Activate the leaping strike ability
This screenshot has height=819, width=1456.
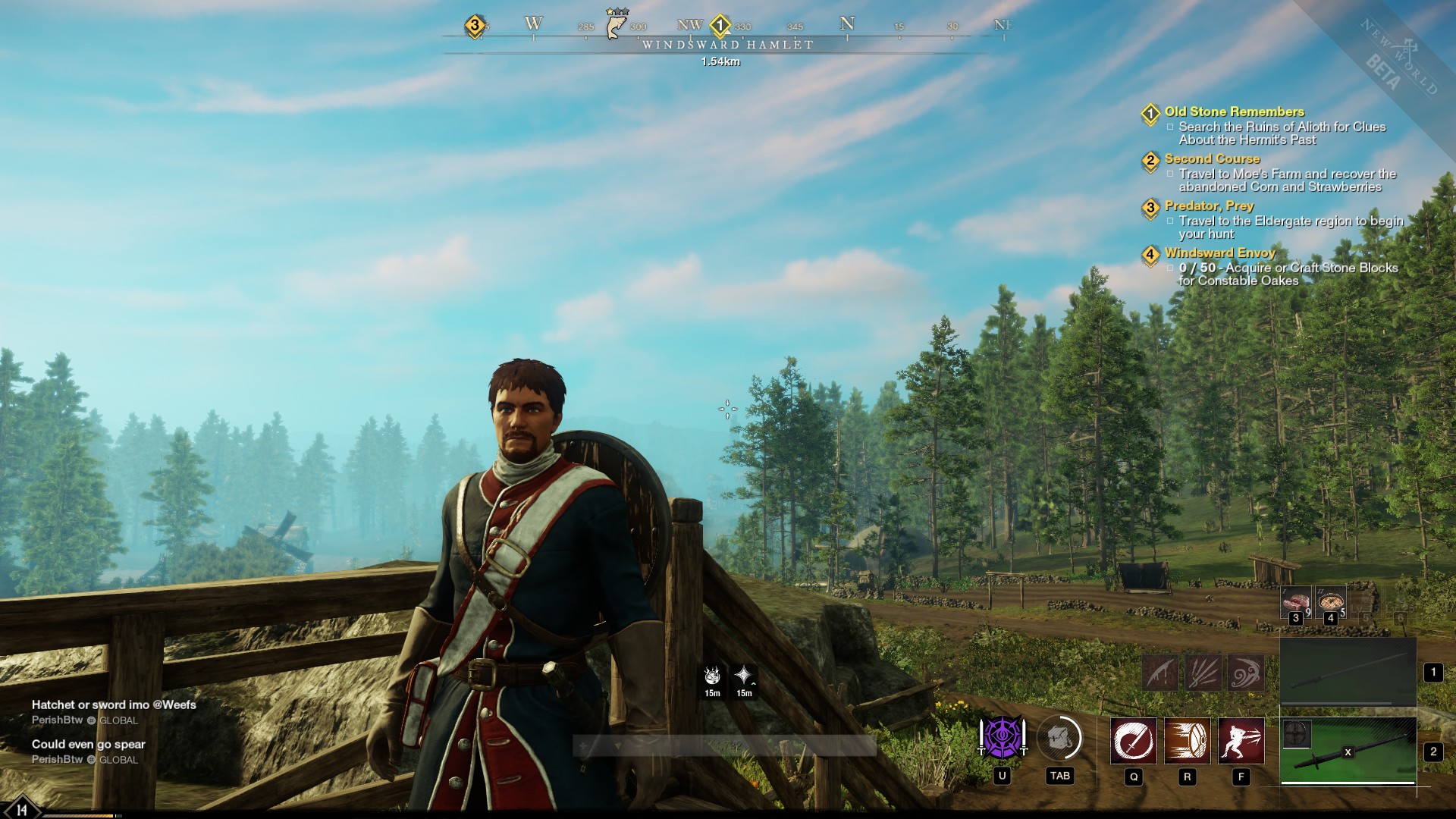click(x=1241, y=740)
